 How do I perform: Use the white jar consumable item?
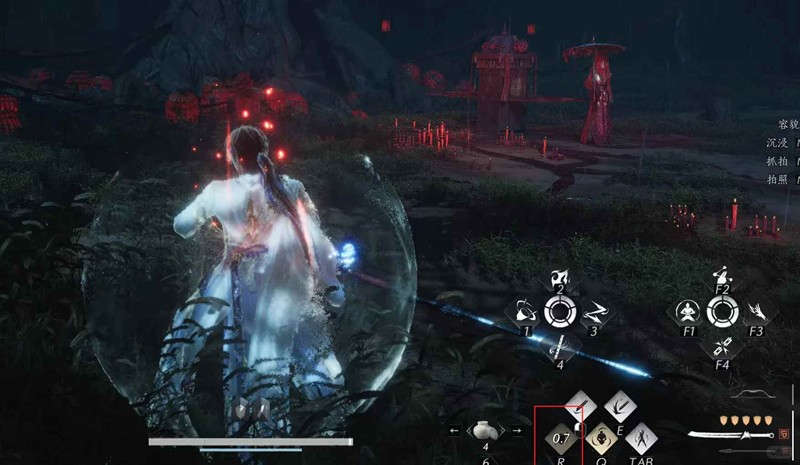[x=484, y=431]
